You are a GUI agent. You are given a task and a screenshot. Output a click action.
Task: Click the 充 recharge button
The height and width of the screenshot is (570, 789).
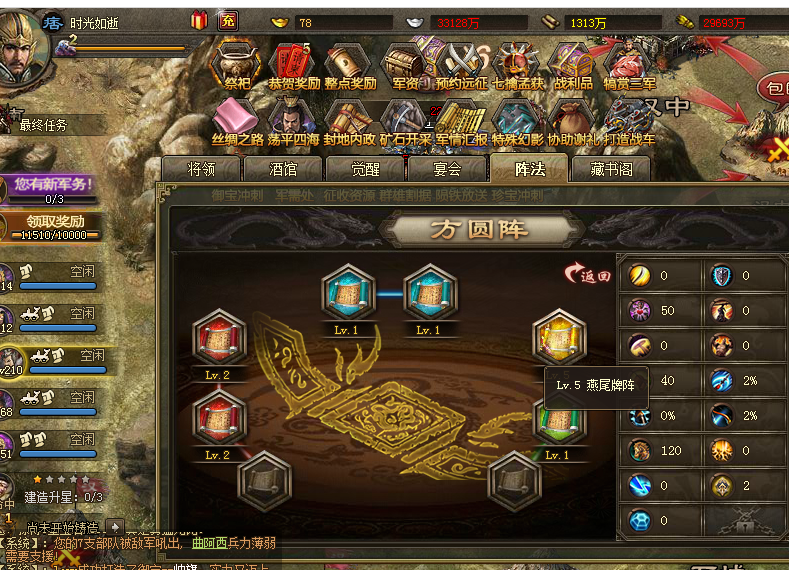(x=228, y=20)
